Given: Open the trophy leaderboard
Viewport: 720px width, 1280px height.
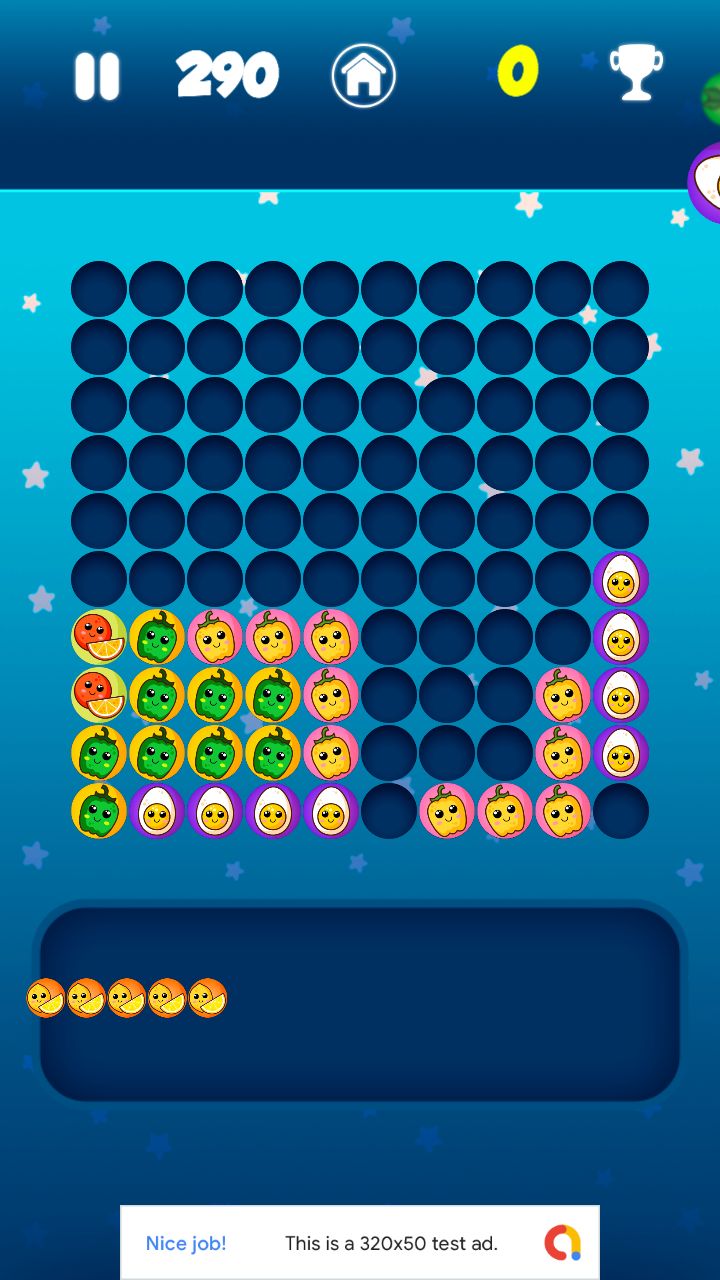Looking at the screenshot, I should (x=637, y=73).
